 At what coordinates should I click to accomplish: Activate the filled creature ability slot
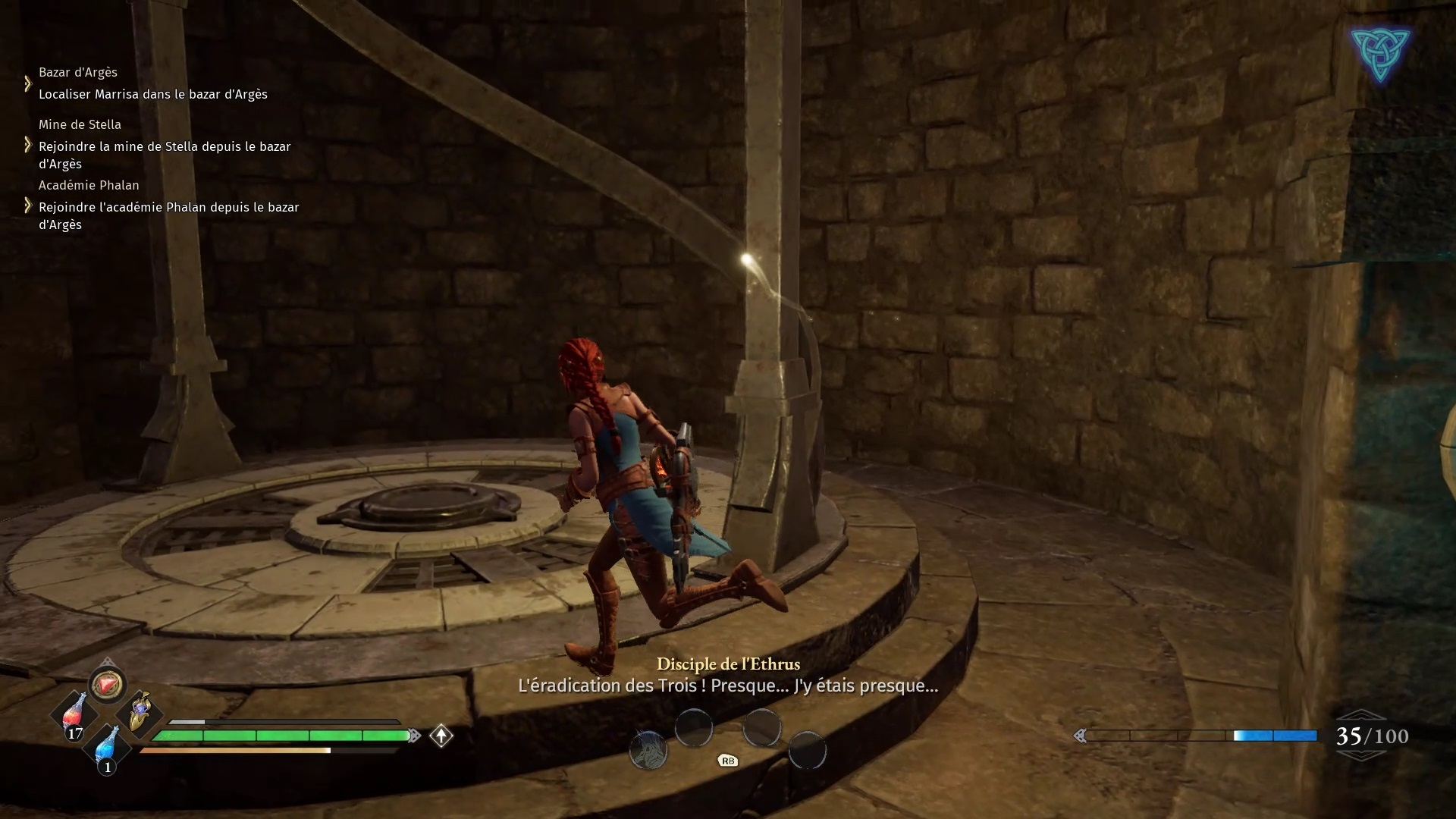(x=648, y=751)
